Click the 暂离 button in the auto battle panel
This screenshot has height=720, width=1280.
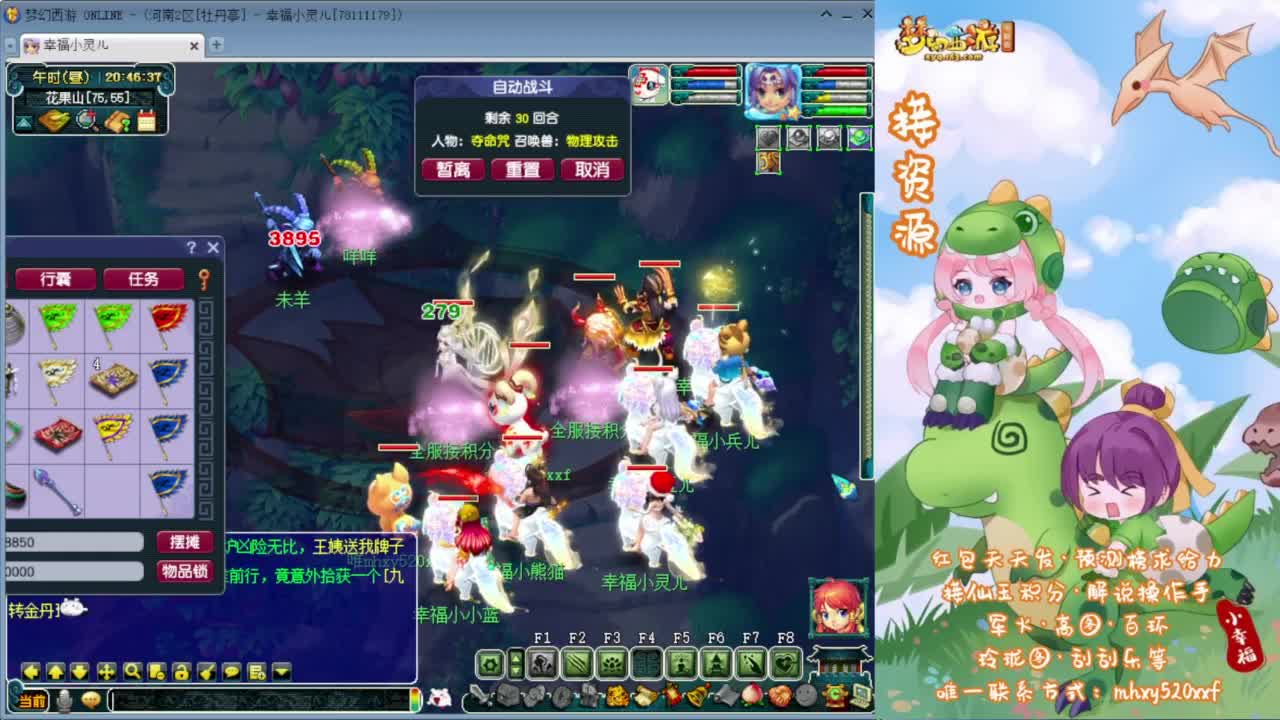click(453, 169)
